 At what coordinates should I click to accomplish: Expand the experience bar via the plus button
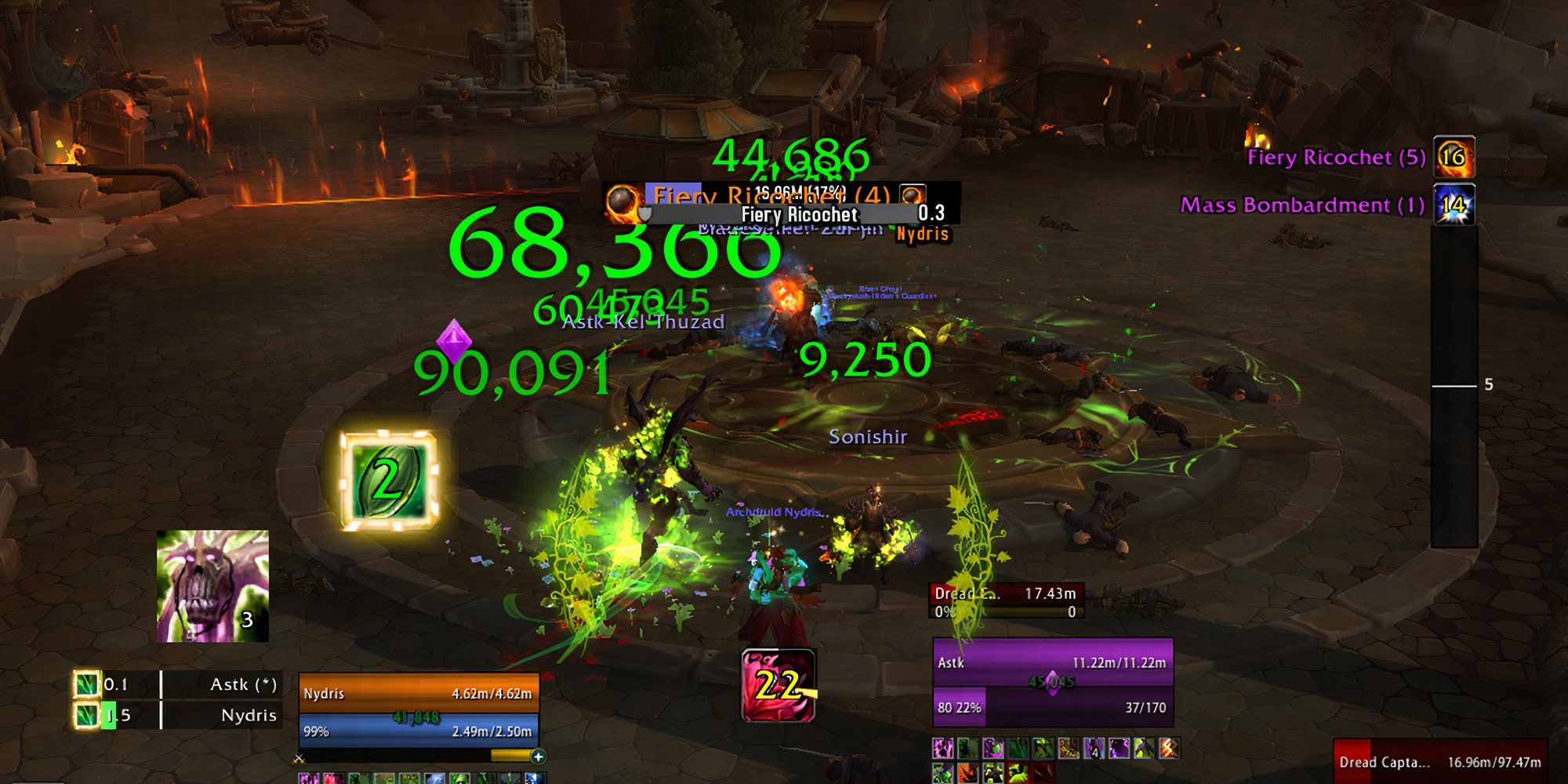(538, 757)
